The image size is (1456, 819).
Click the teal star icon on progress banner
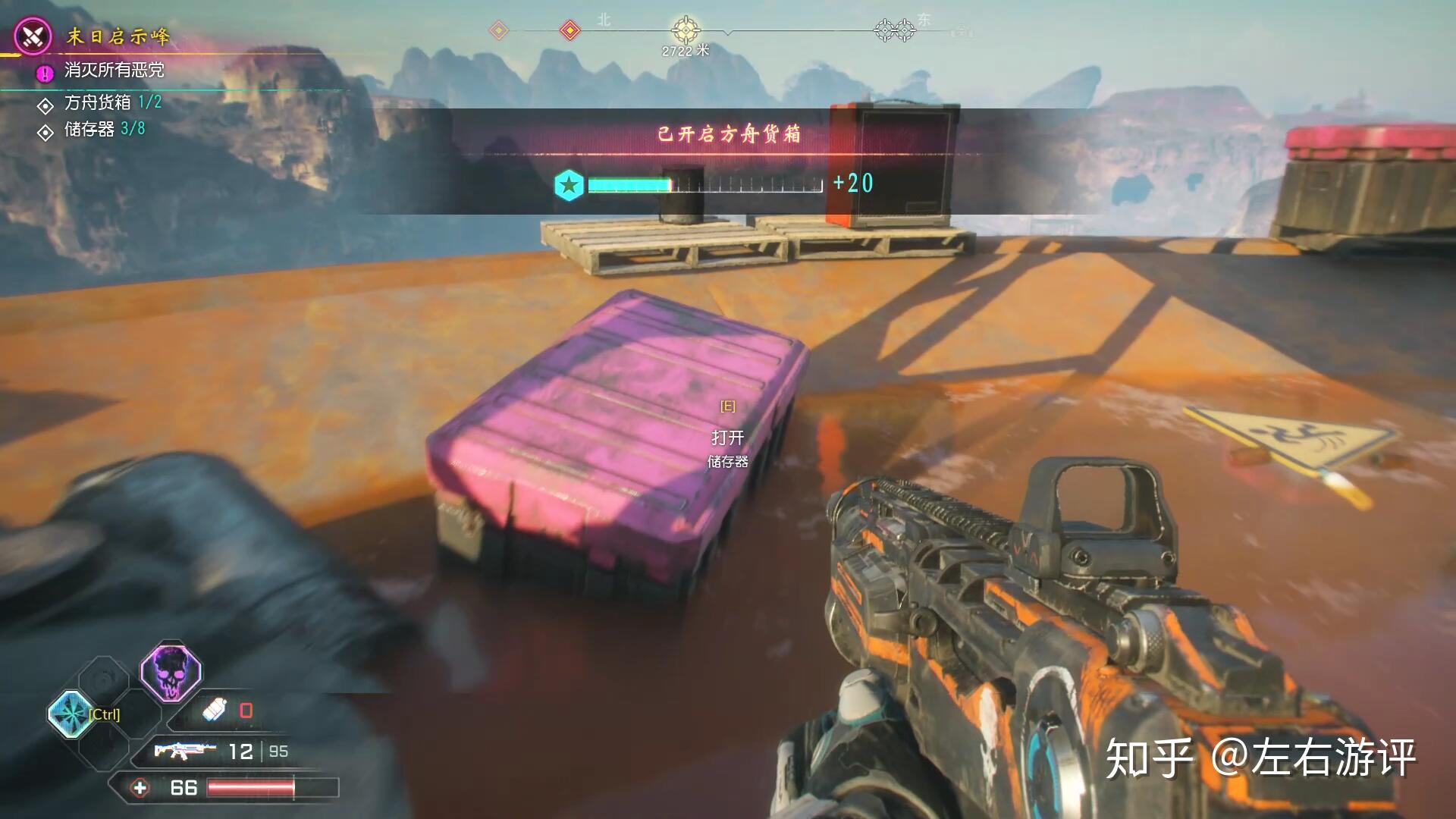coord(569,184)
